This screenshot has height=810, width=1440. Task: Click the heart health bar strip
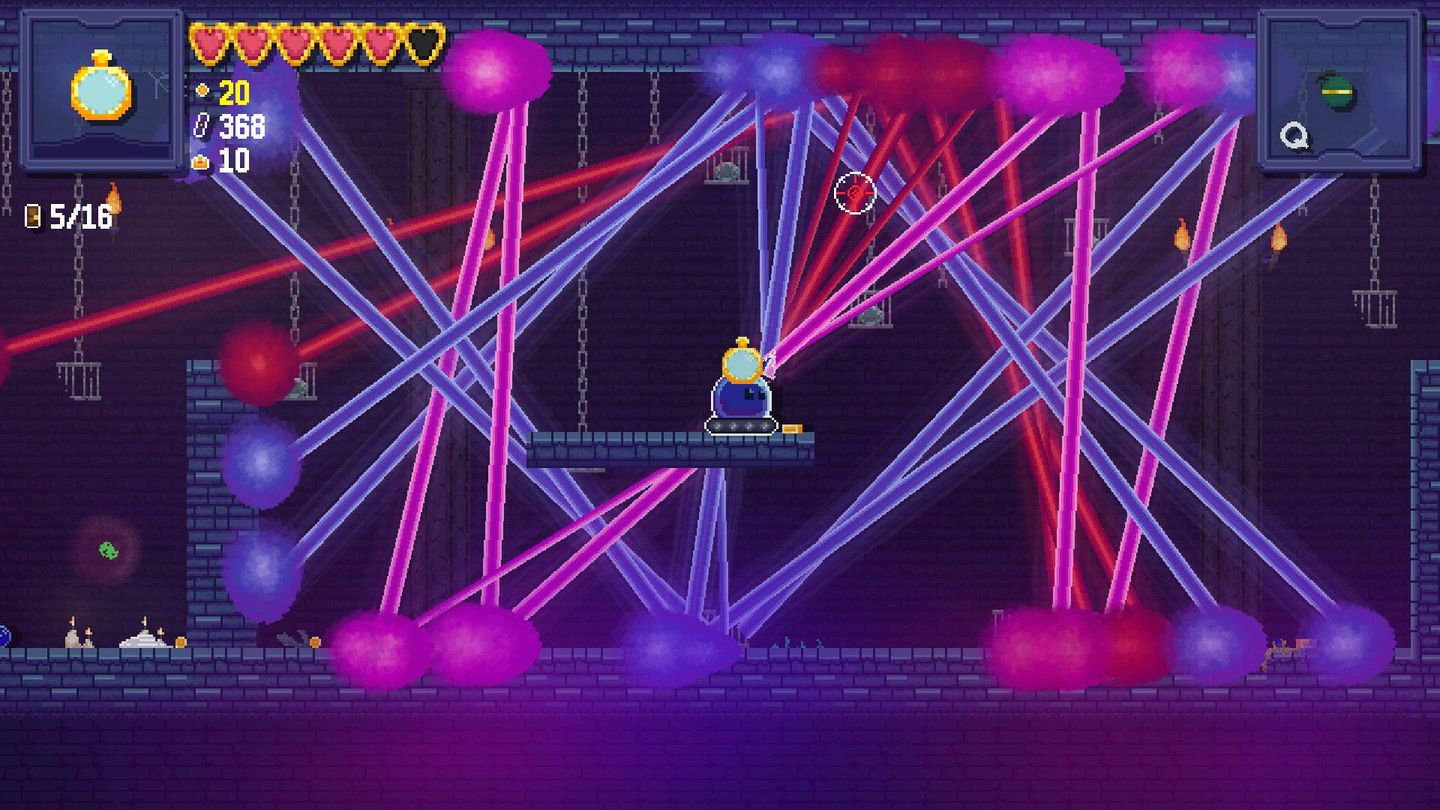[315, 40]
